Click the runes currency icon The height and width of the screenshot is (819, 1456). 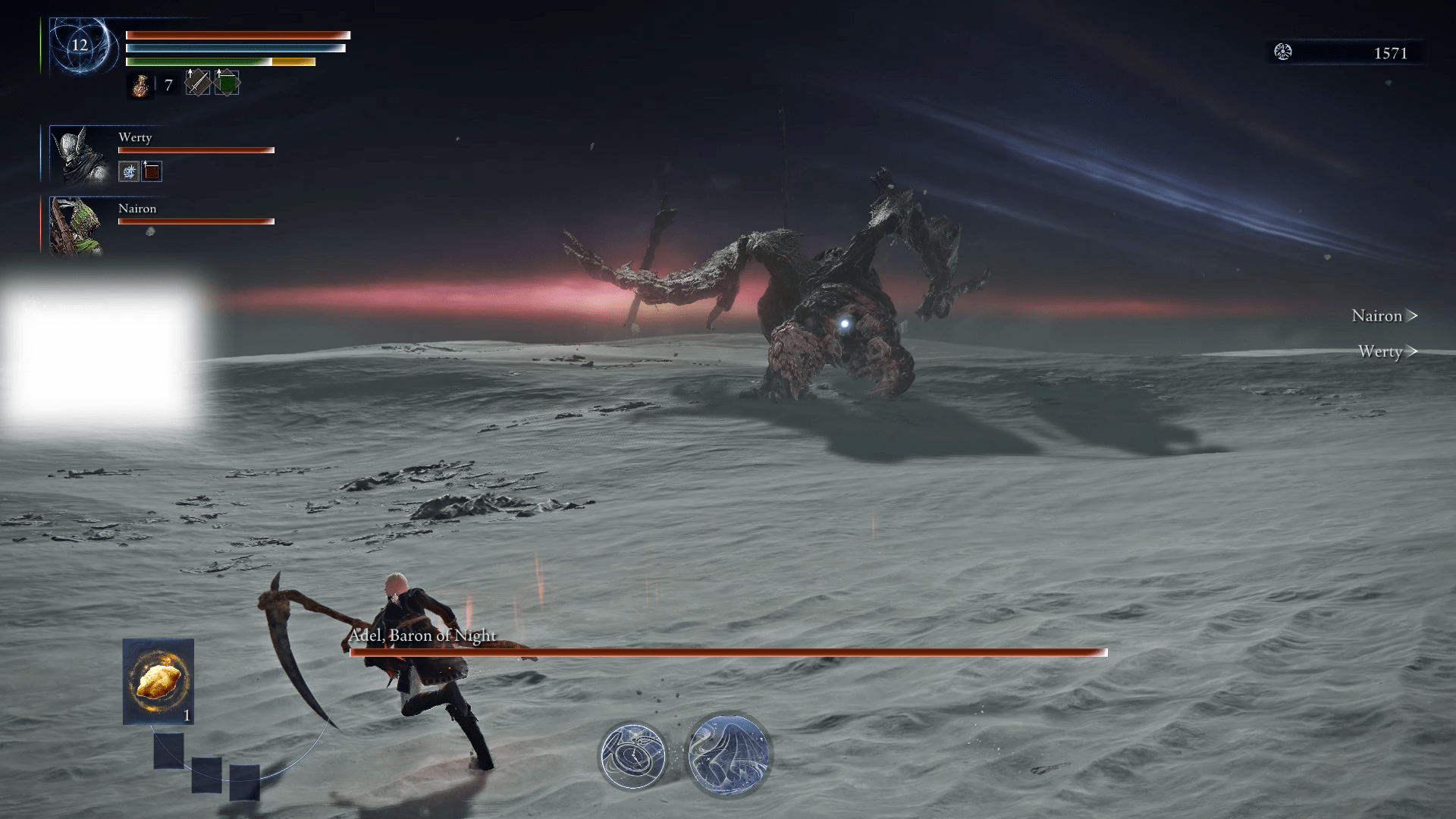[x=1283, y=52]
